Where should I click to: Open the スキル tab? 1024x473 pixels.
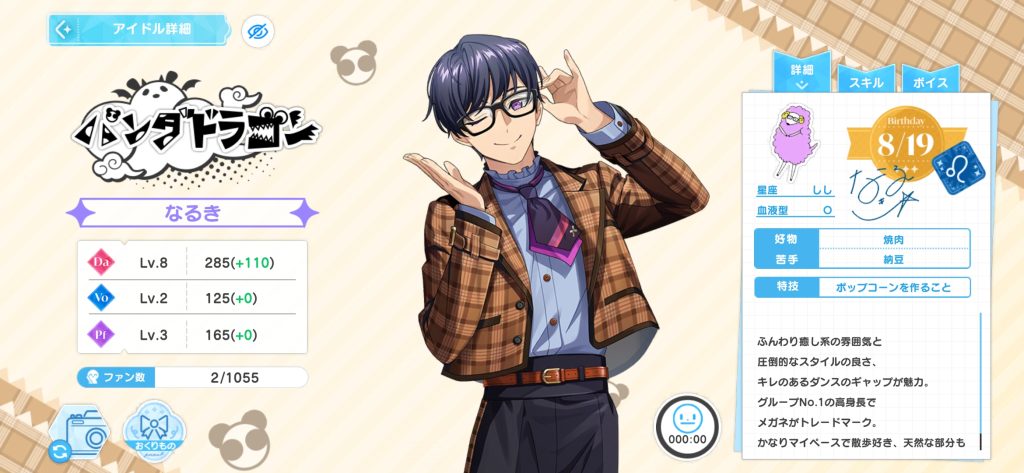pos(864,80)
